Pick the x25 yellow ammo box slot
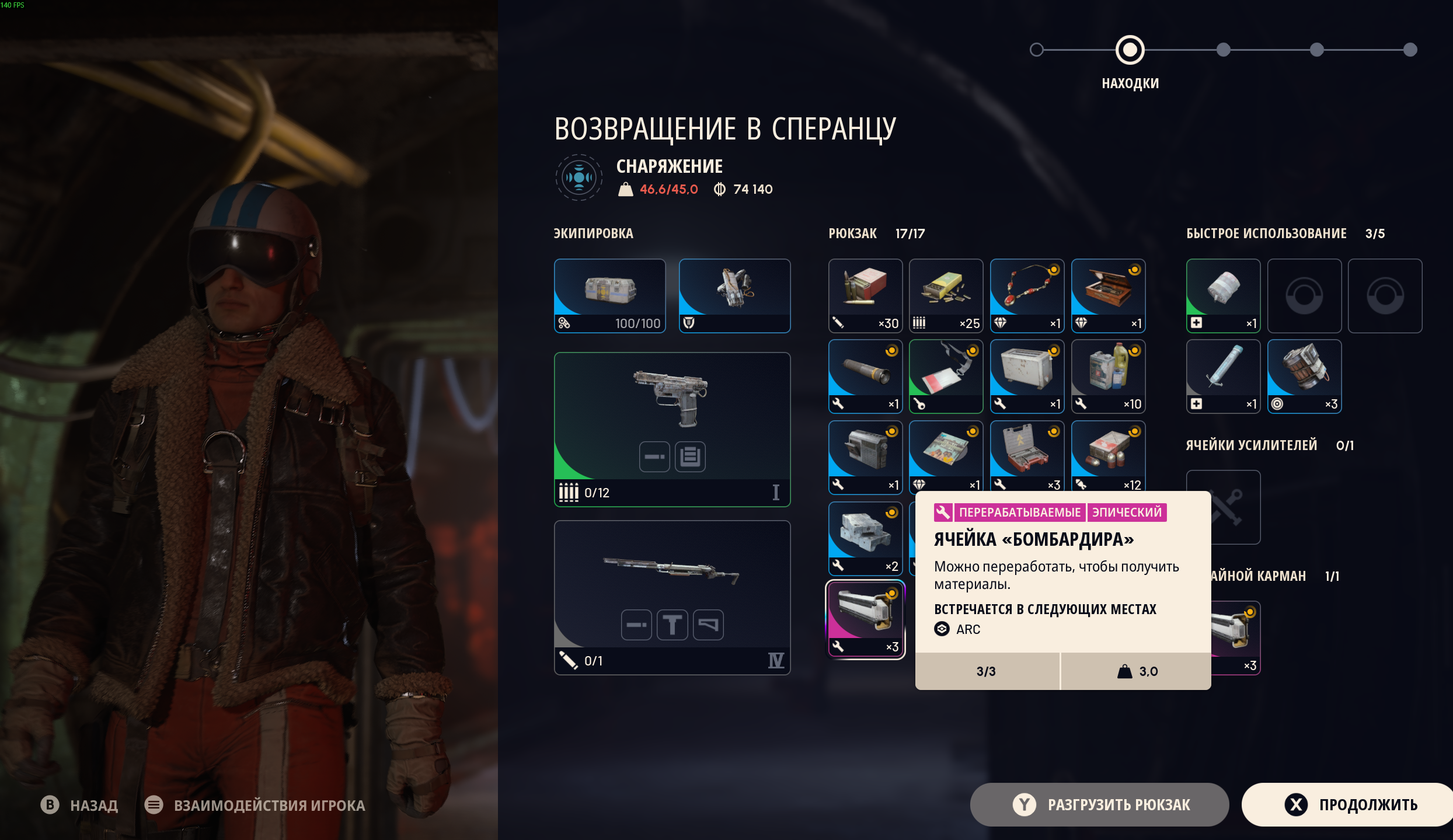Viewport: 1453px width, 840px height. pyautogui.click(x=946, y=296)
